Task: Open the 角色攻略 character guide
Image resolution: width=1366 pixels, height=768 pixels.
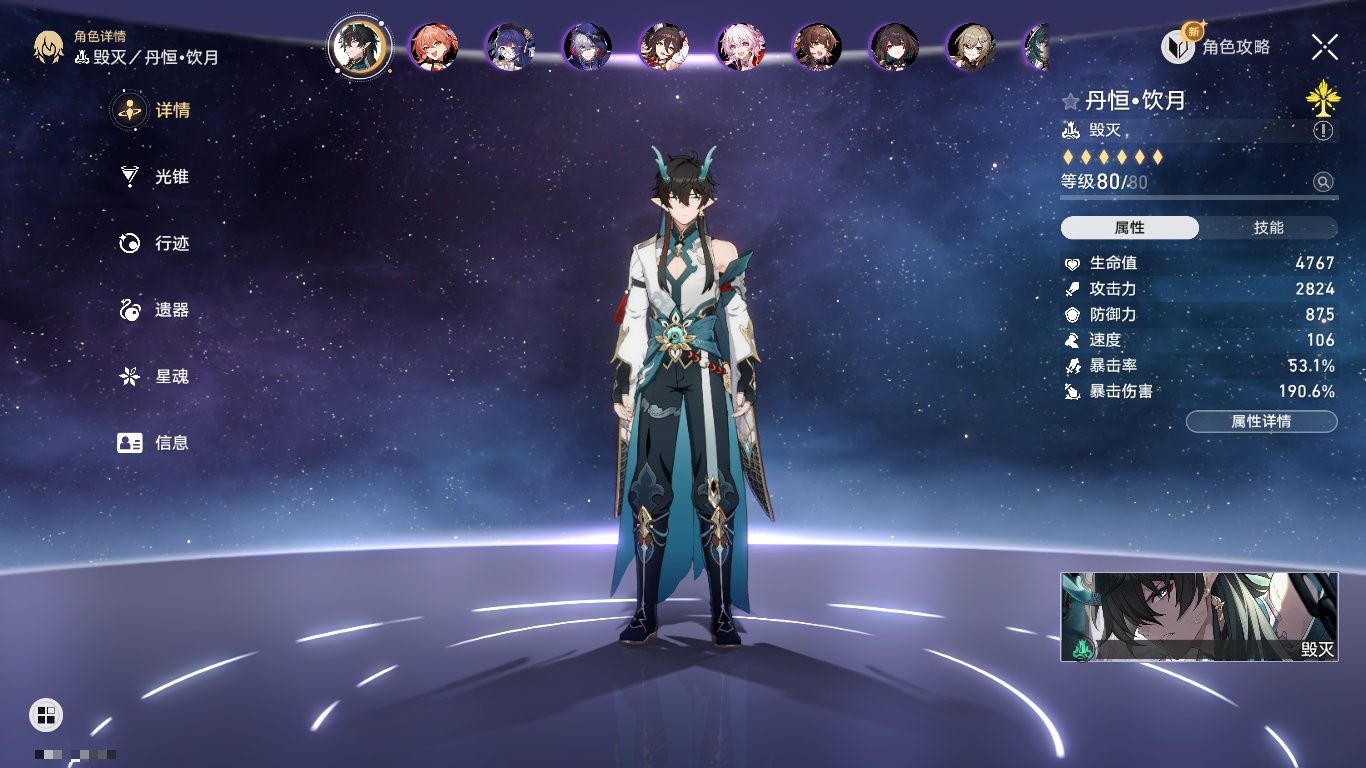Action: [x=1216, y=46]
